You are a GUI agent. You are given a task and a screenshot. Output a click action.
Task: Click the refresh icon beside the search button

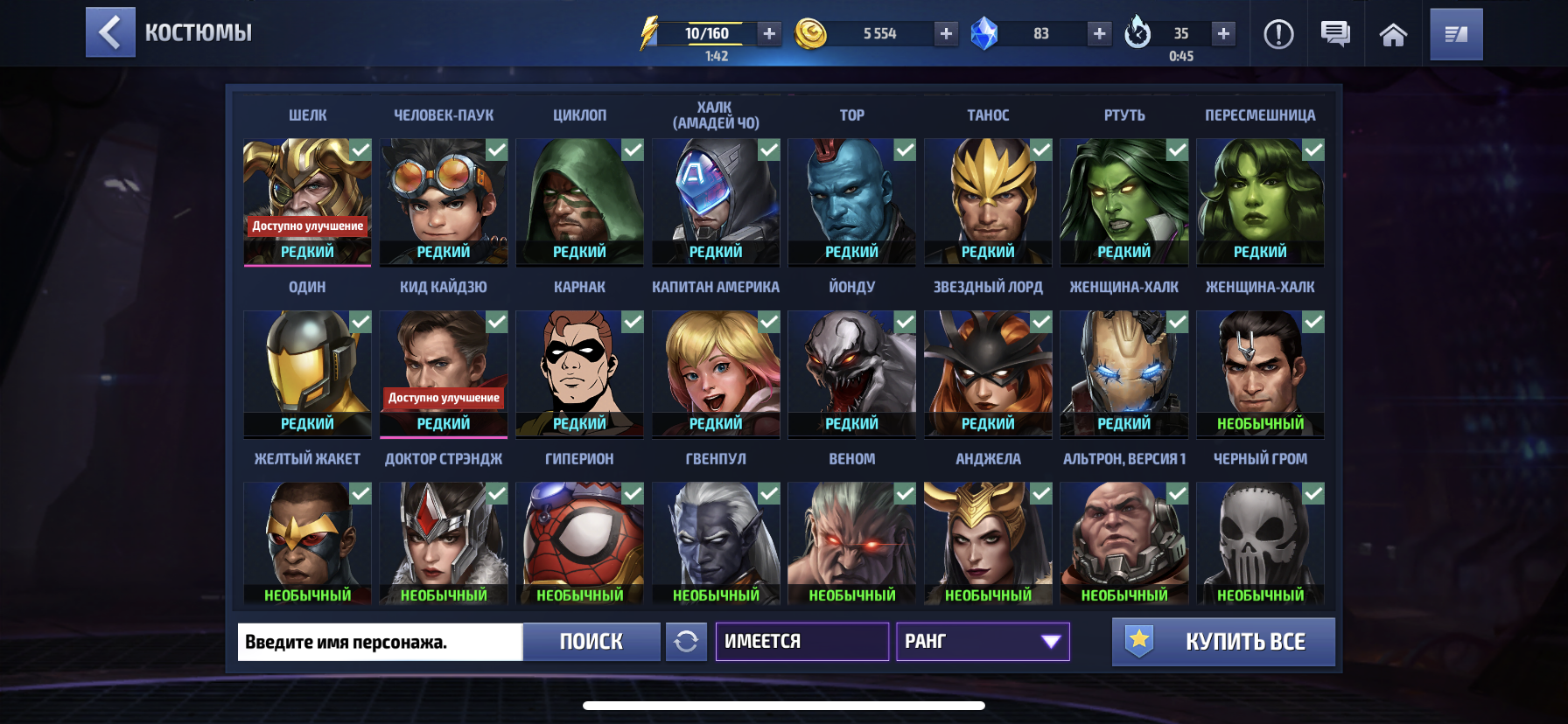tap(688, 642)
